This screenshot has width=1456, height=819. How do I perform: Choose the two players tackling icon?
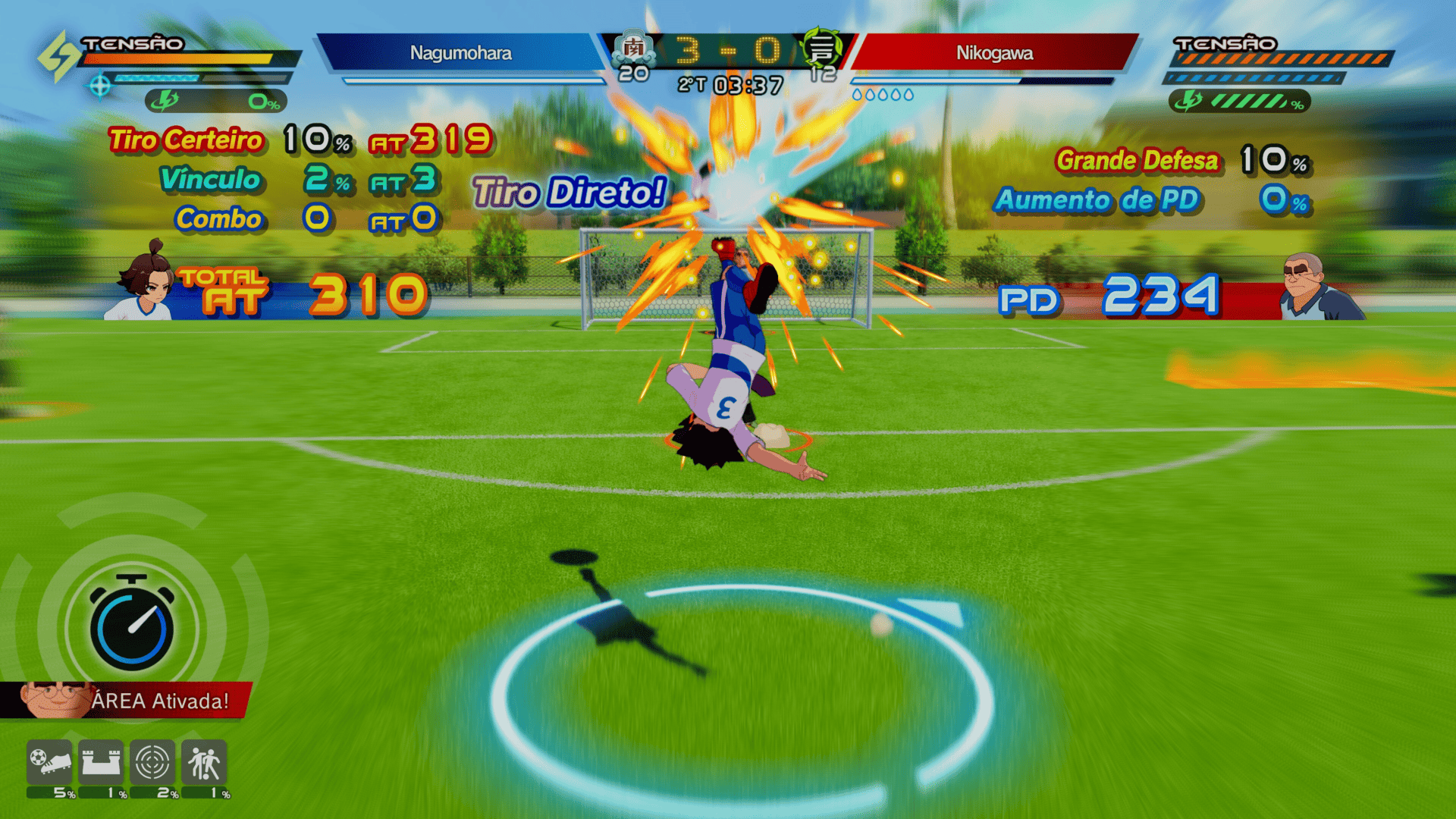204,763
